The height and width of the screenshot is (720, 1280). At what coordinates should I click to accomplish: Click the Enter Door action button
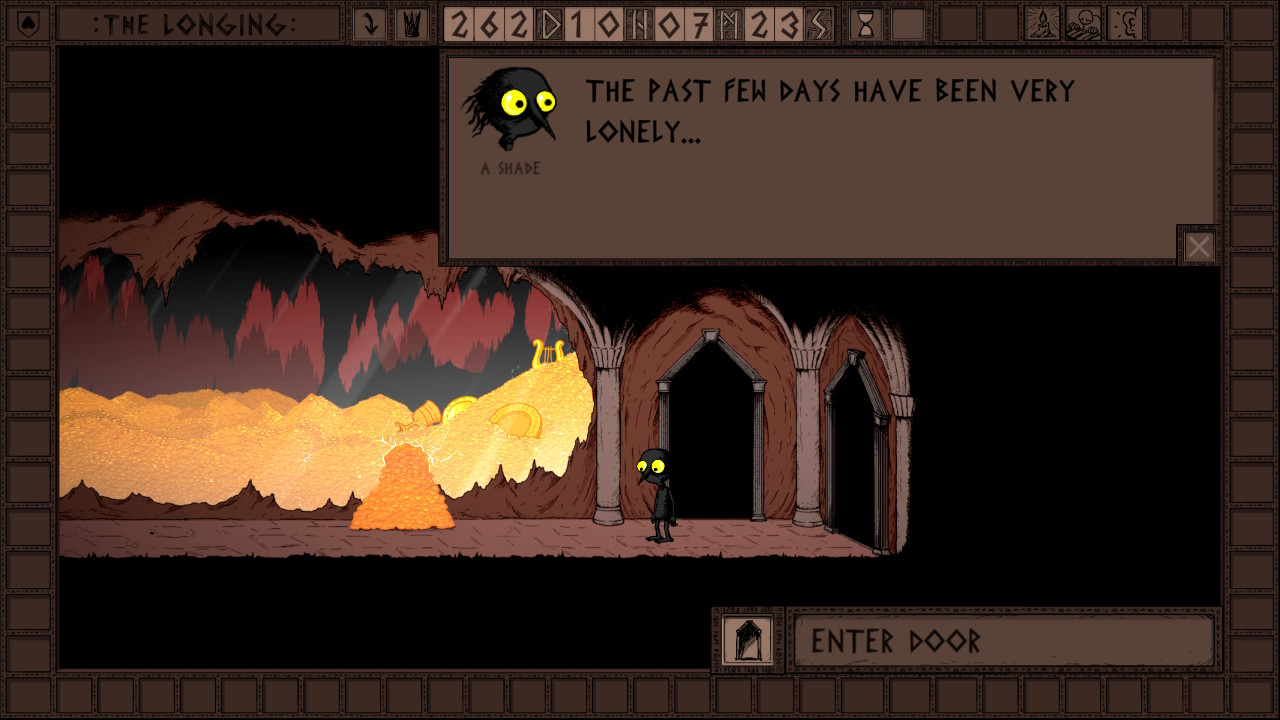(x=1003, y=640)
